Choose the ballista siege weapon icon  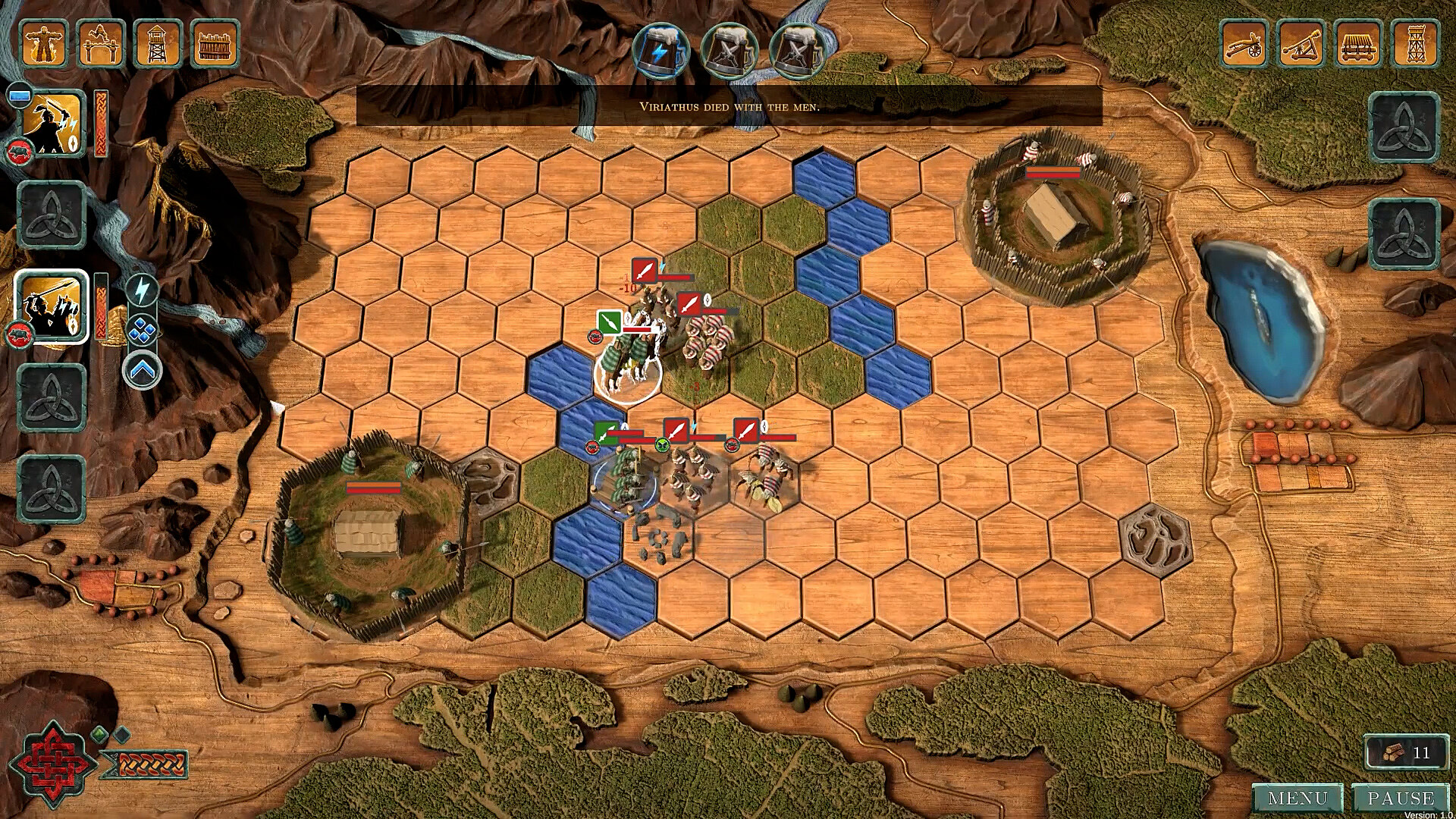pos(1244,45)
